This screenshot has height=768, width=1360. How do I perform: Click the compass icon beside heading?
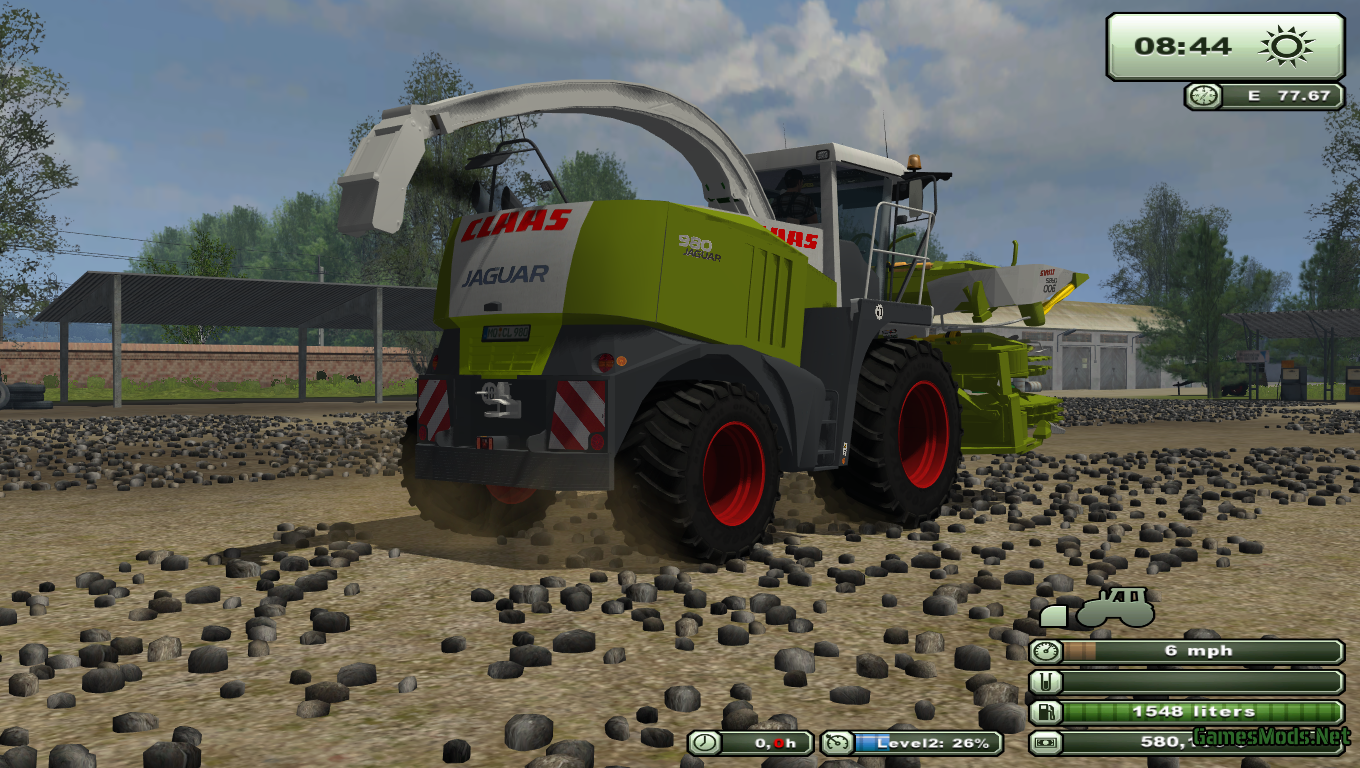click(x=1204, y=96)
